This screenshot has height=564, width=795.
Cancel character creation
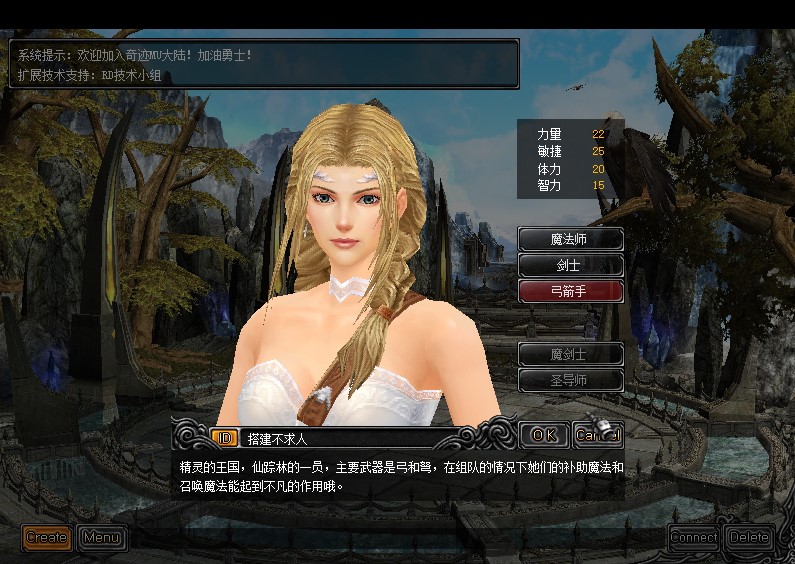[597, 435]
